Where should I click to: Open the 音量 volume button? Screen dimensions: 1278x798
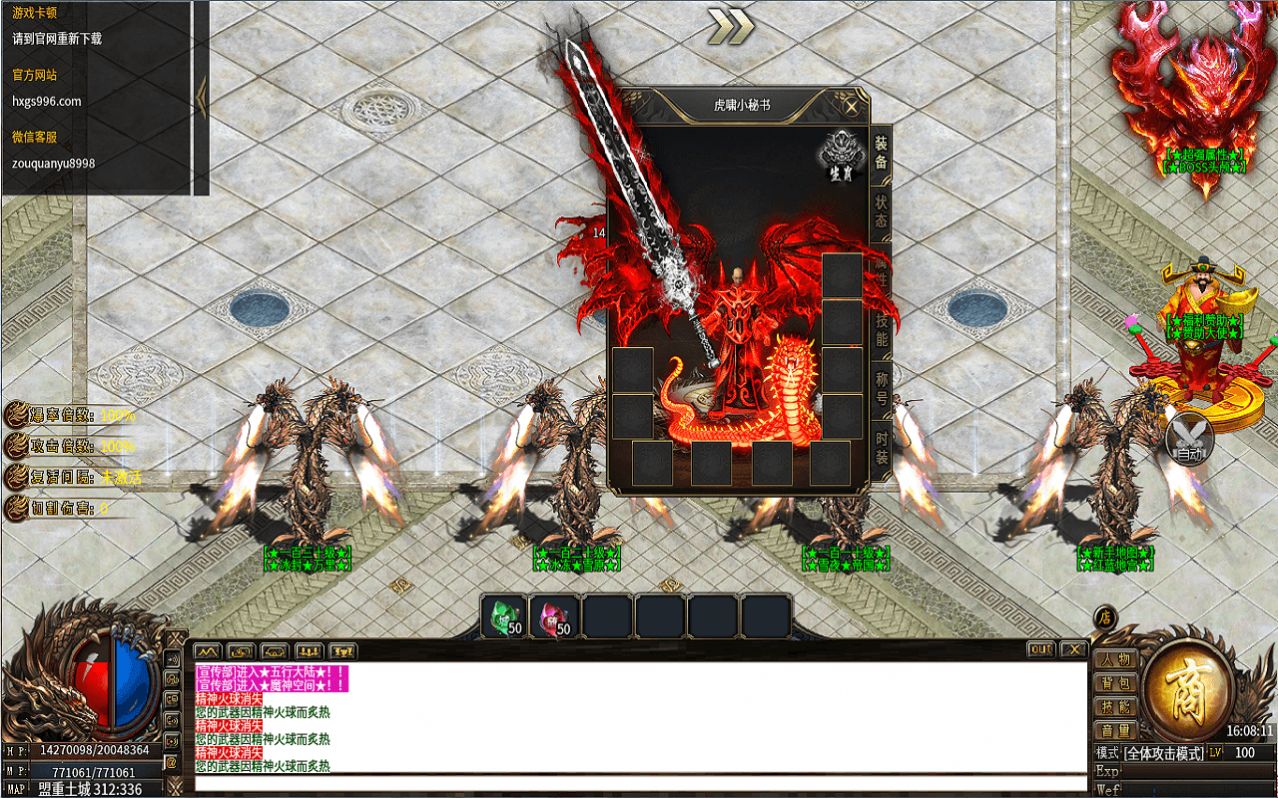pos(1116,731)
